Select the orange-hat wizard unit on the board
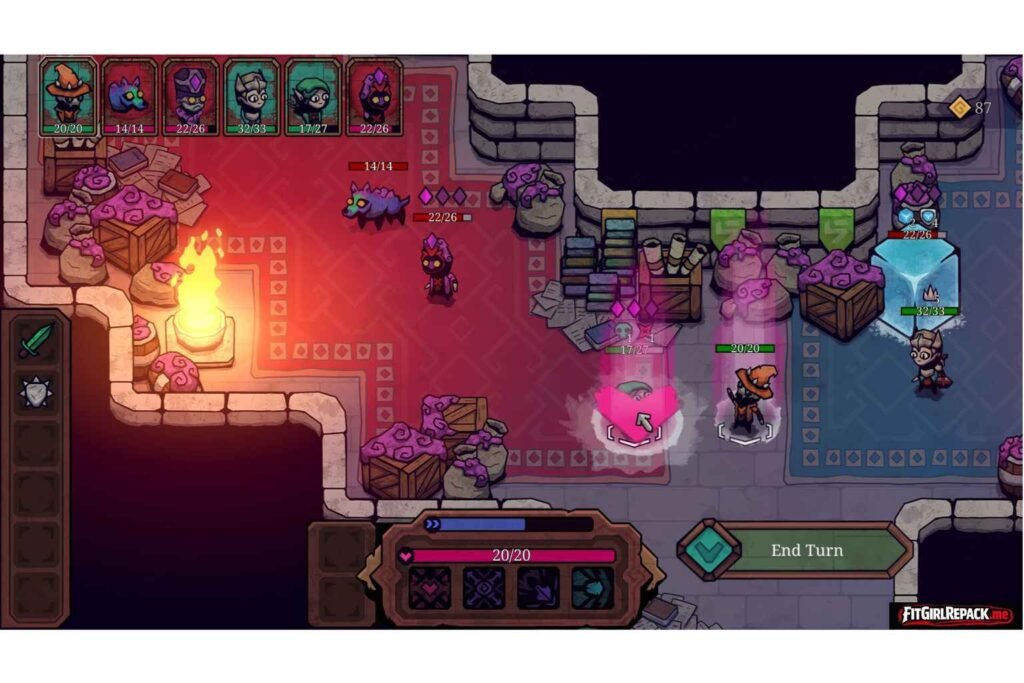This screenshot has height=683, width=1024. 746,398
